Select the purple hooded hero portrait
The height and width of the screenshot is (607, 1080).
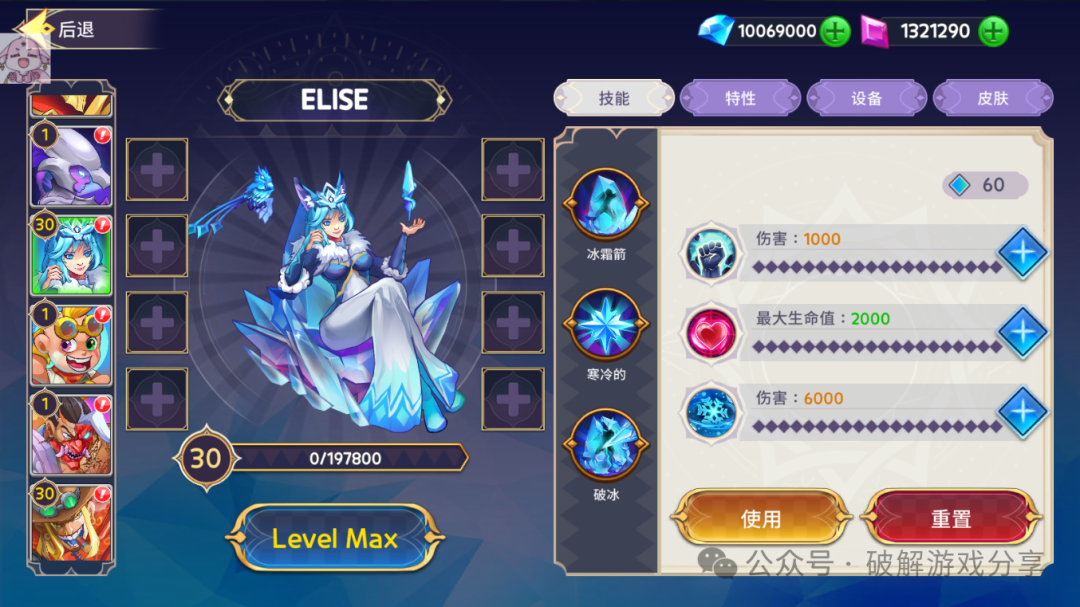(x=72, y=166)
